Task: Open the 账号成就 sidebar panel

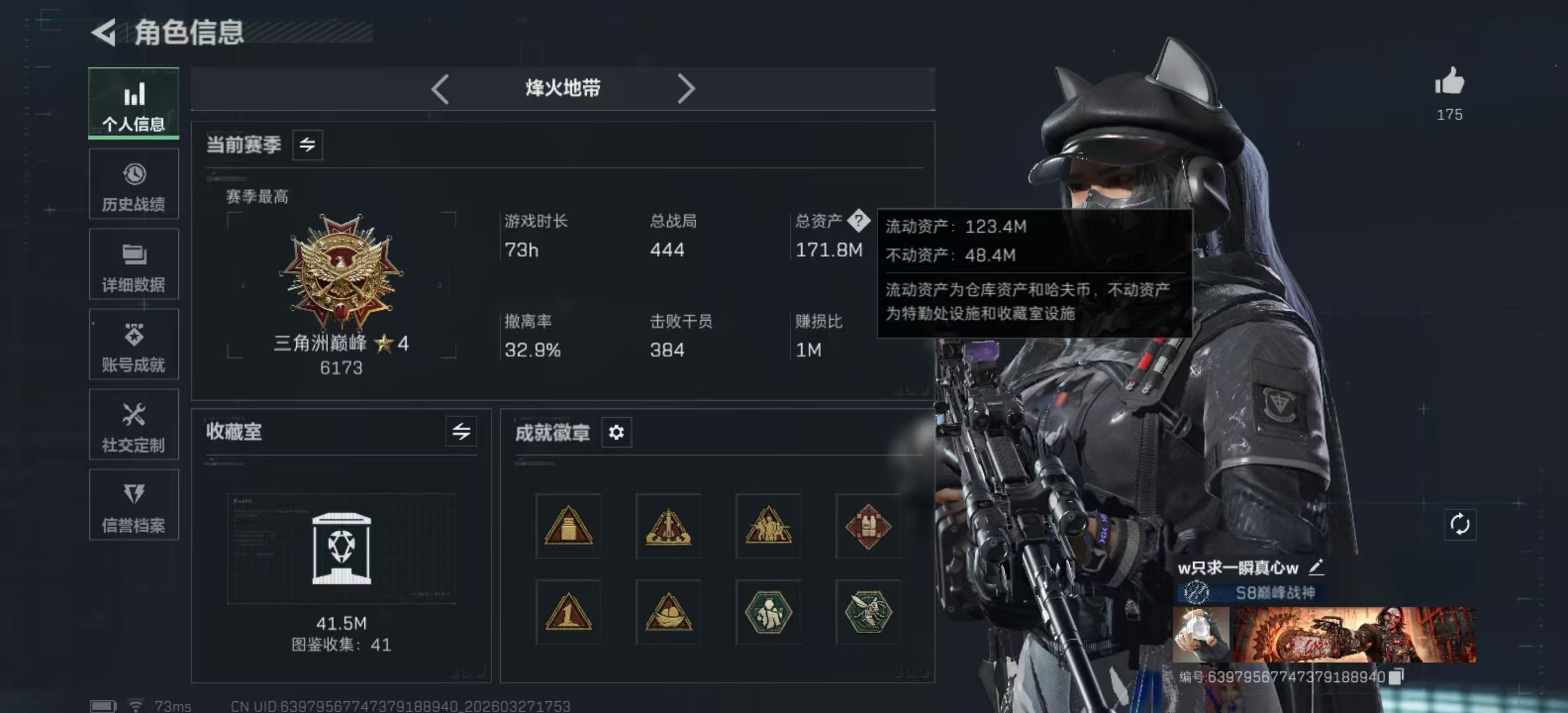Action: coord(134,344)
